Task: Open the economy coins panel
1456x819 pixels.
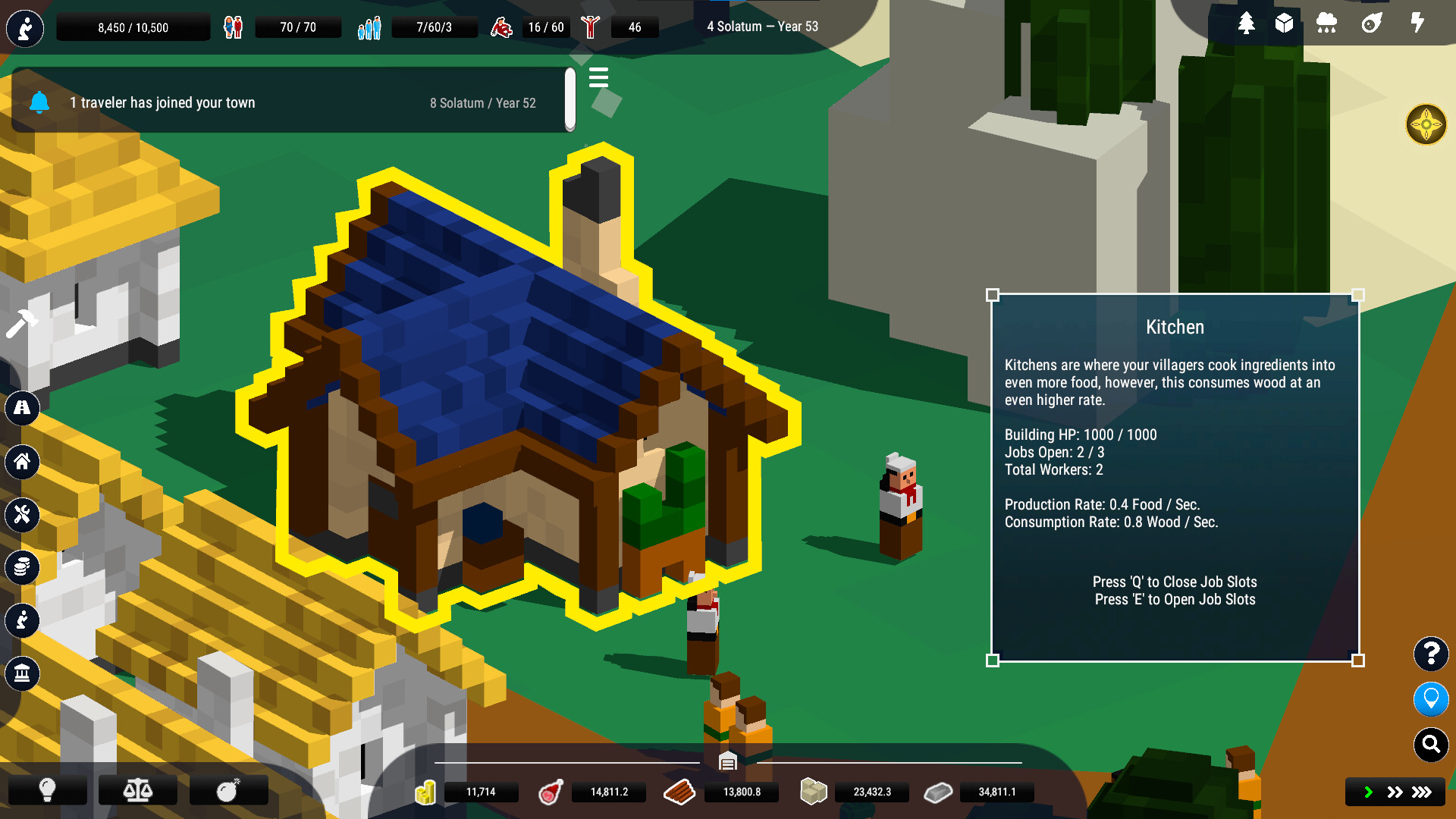Action: (x=23, y=567)
